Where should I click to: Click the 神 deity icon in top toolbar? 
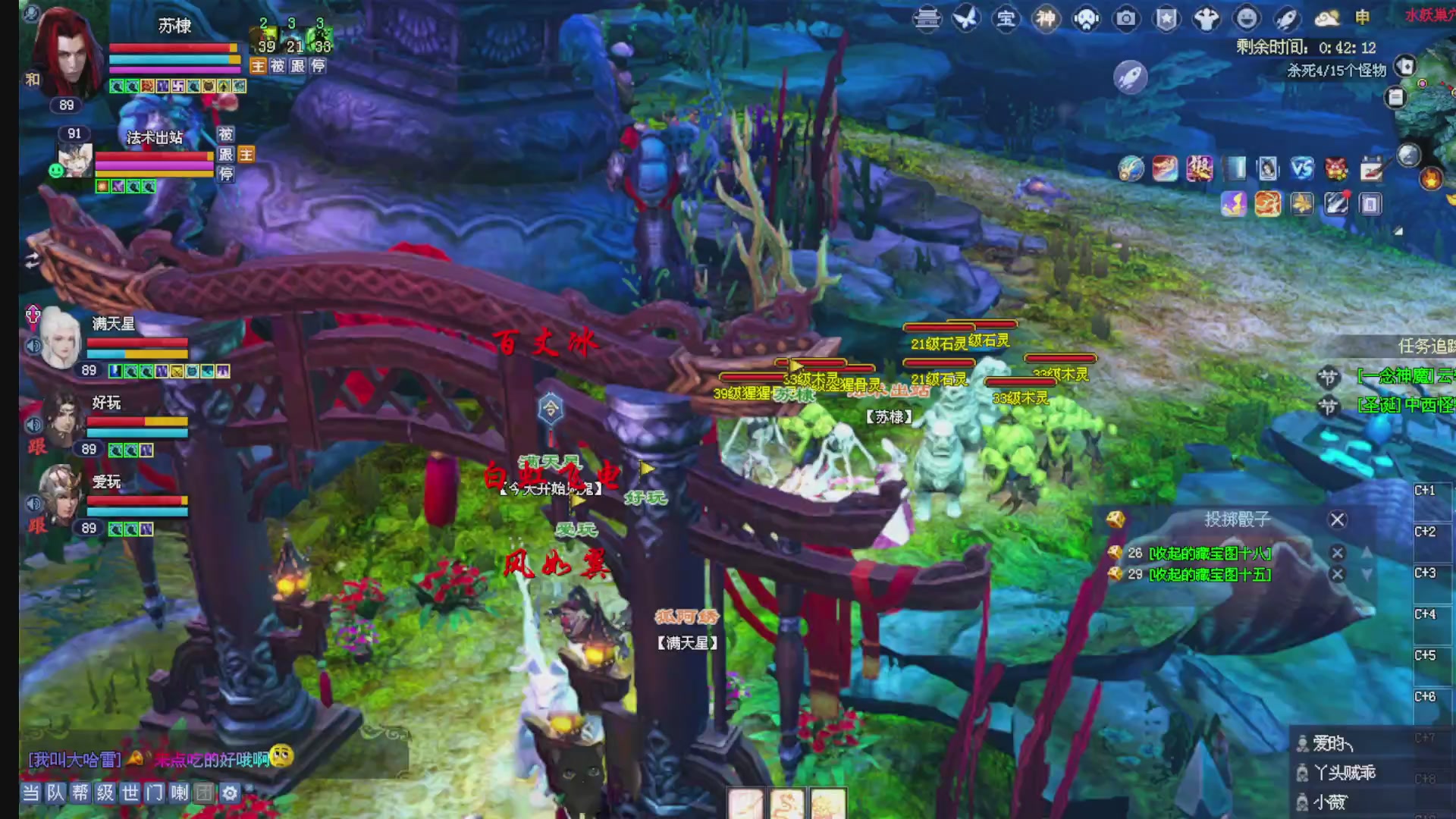[x=1046, y=19]
